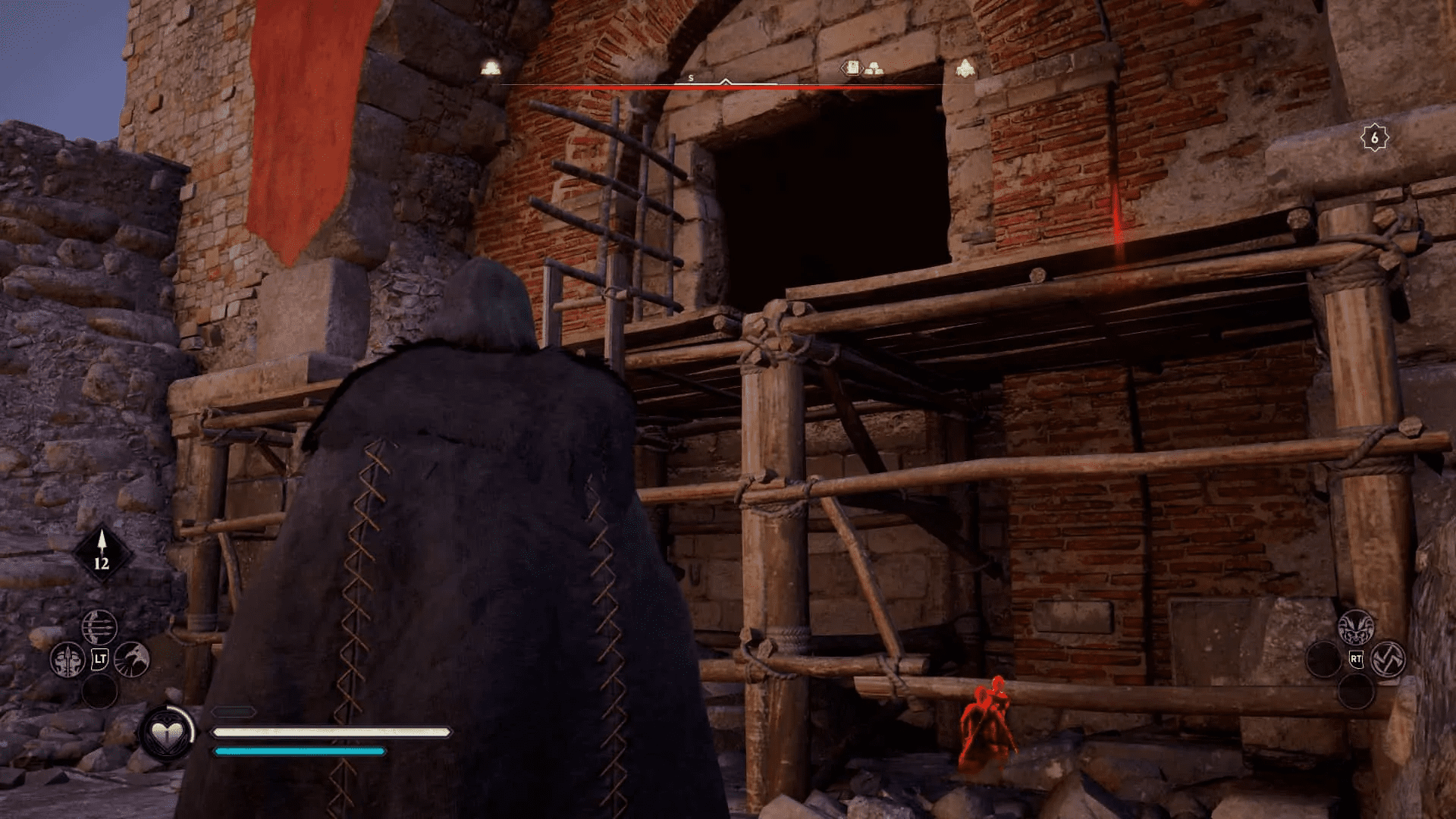Click the power level 6 badge
Viewport: 1456px width, 819px height.
coord(1374,136)
